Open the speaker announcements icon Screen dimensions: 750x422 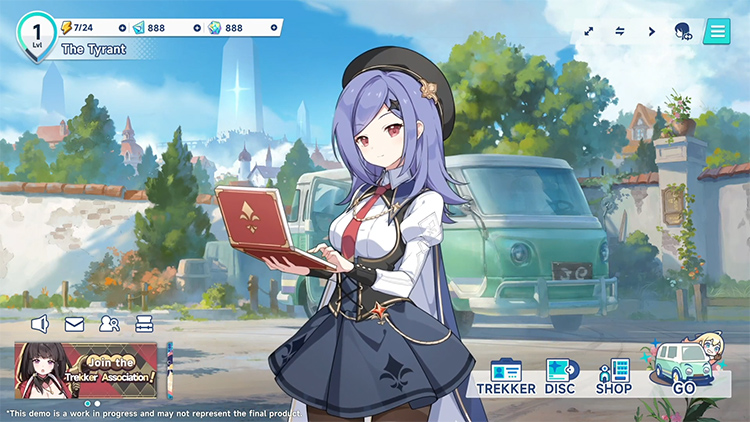41,324
